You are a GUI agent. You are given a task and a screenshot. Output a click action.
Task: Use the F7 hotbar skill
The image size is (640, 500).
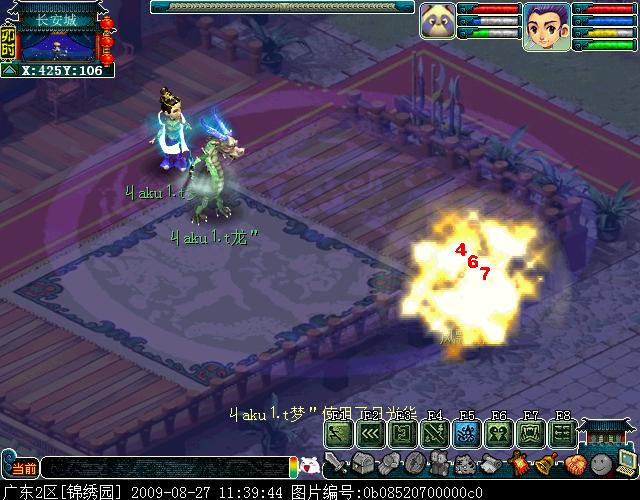point(530,433)
